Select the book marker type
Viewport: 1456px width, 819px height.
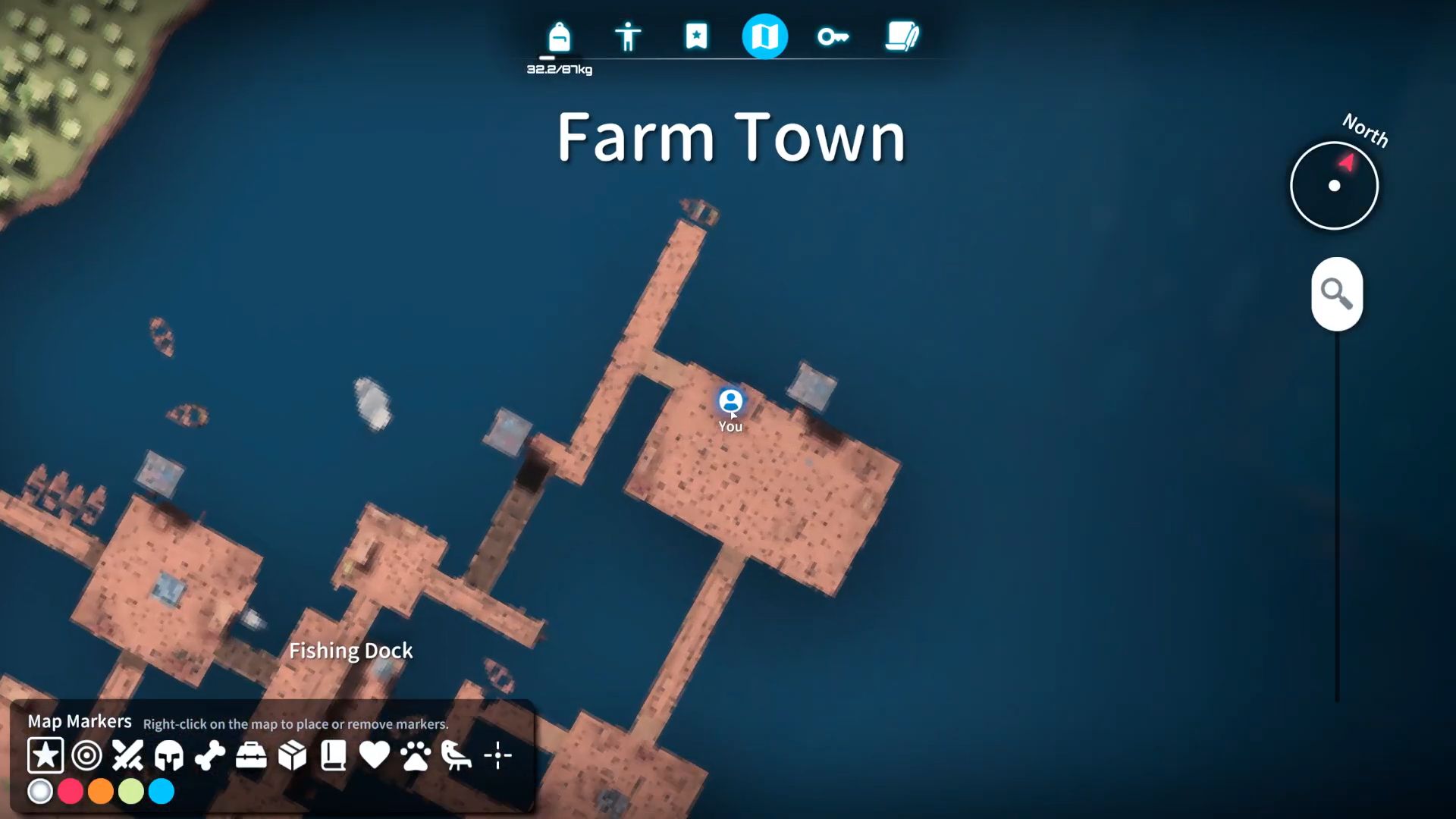coord(334,755)
